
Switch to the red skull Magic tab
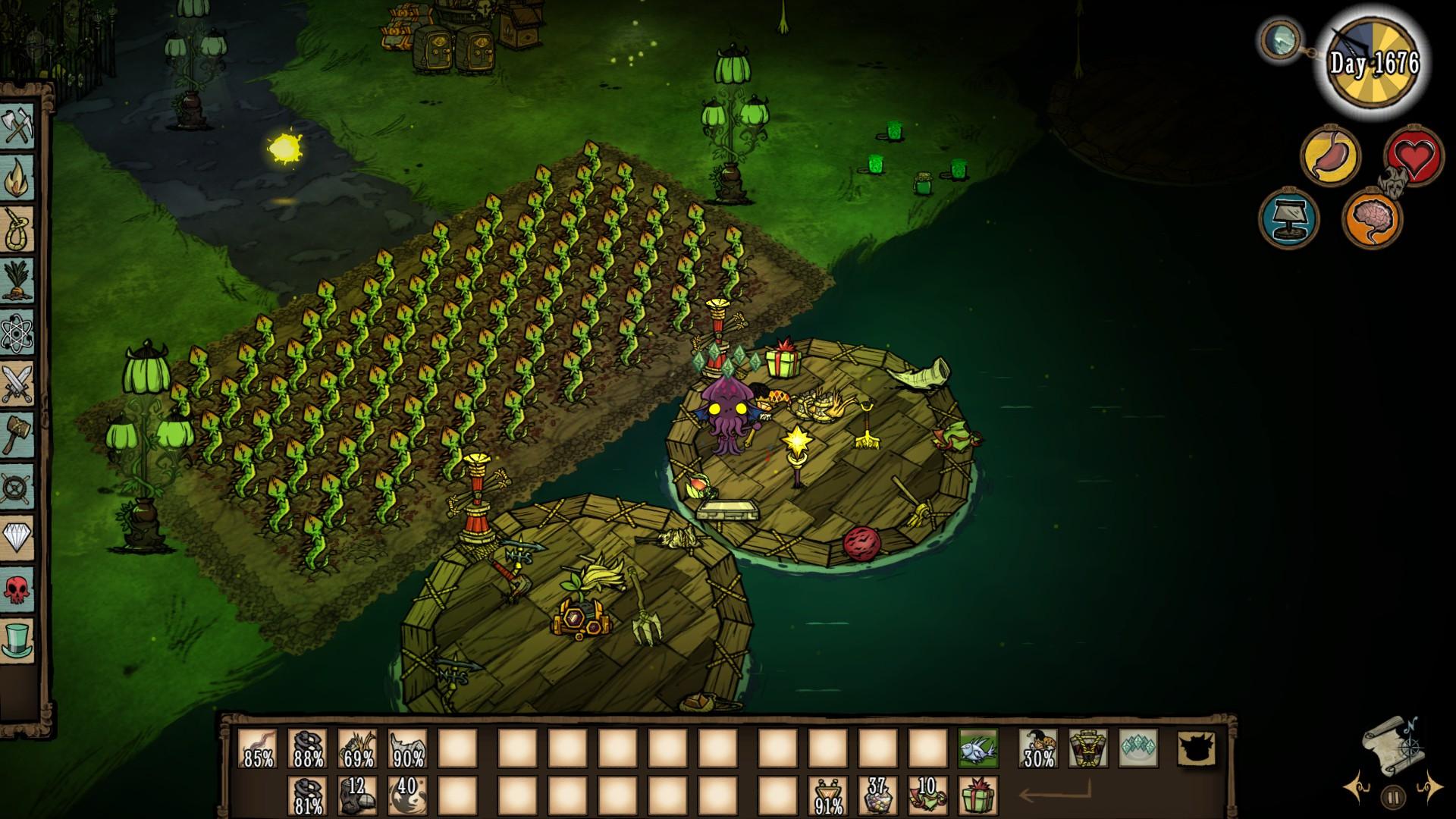[x=18, y=588]
